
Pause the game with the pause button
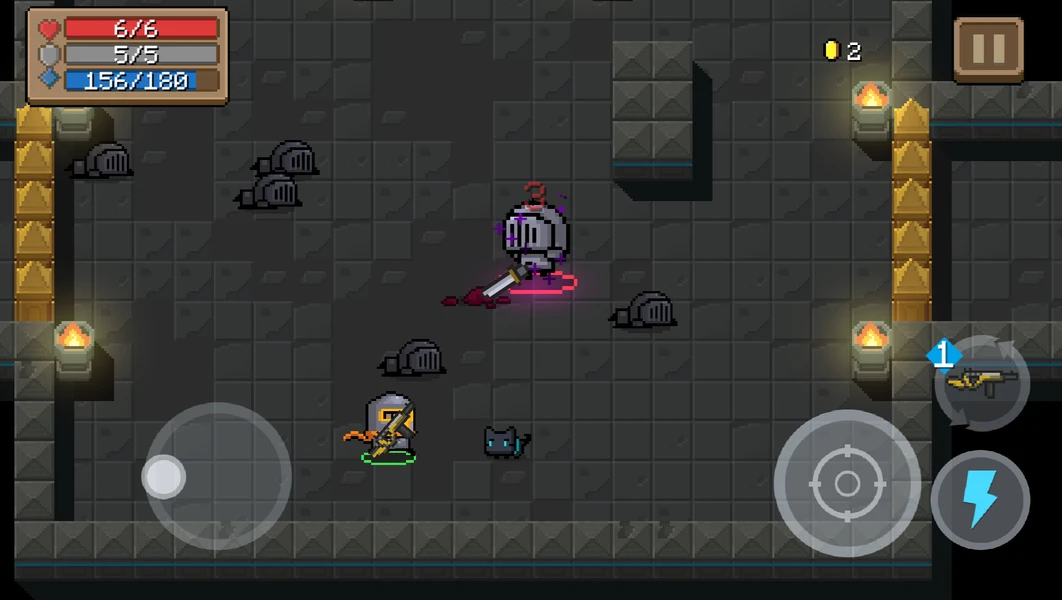coord(988,49)
